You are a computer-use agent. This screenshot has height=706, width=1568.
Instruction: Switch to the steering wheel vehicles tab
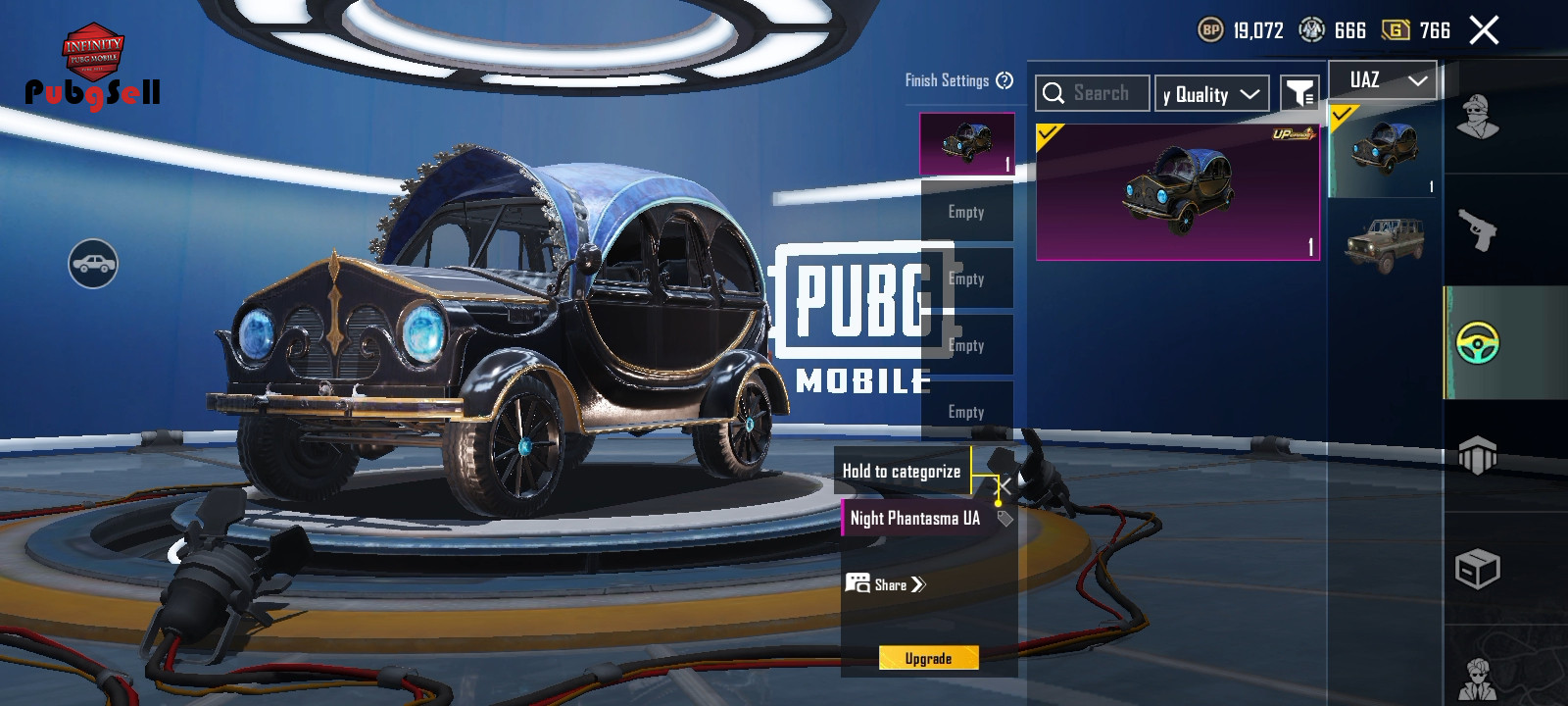pyautogui.click(x=1478, y=342)
